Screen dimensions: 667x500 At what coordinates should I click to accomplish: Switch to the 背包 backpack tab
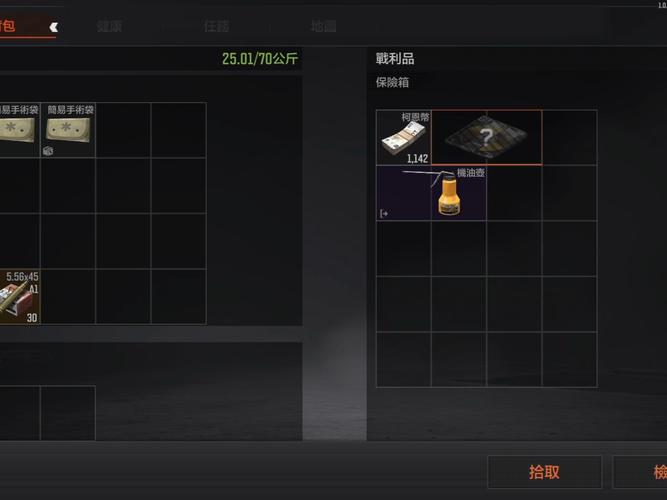click(x=20, y=27)
